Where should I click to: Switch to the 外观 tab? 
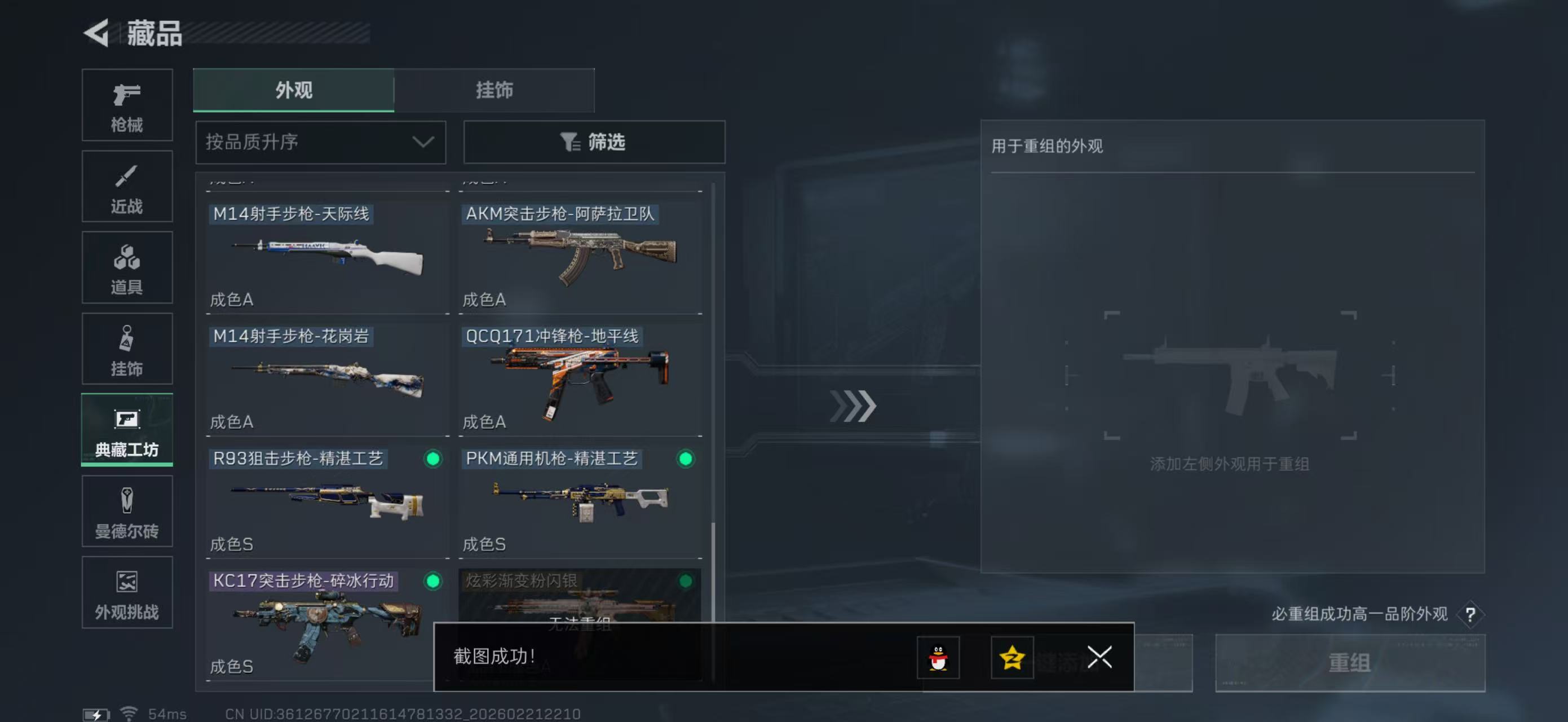click(x=293, y=90)
